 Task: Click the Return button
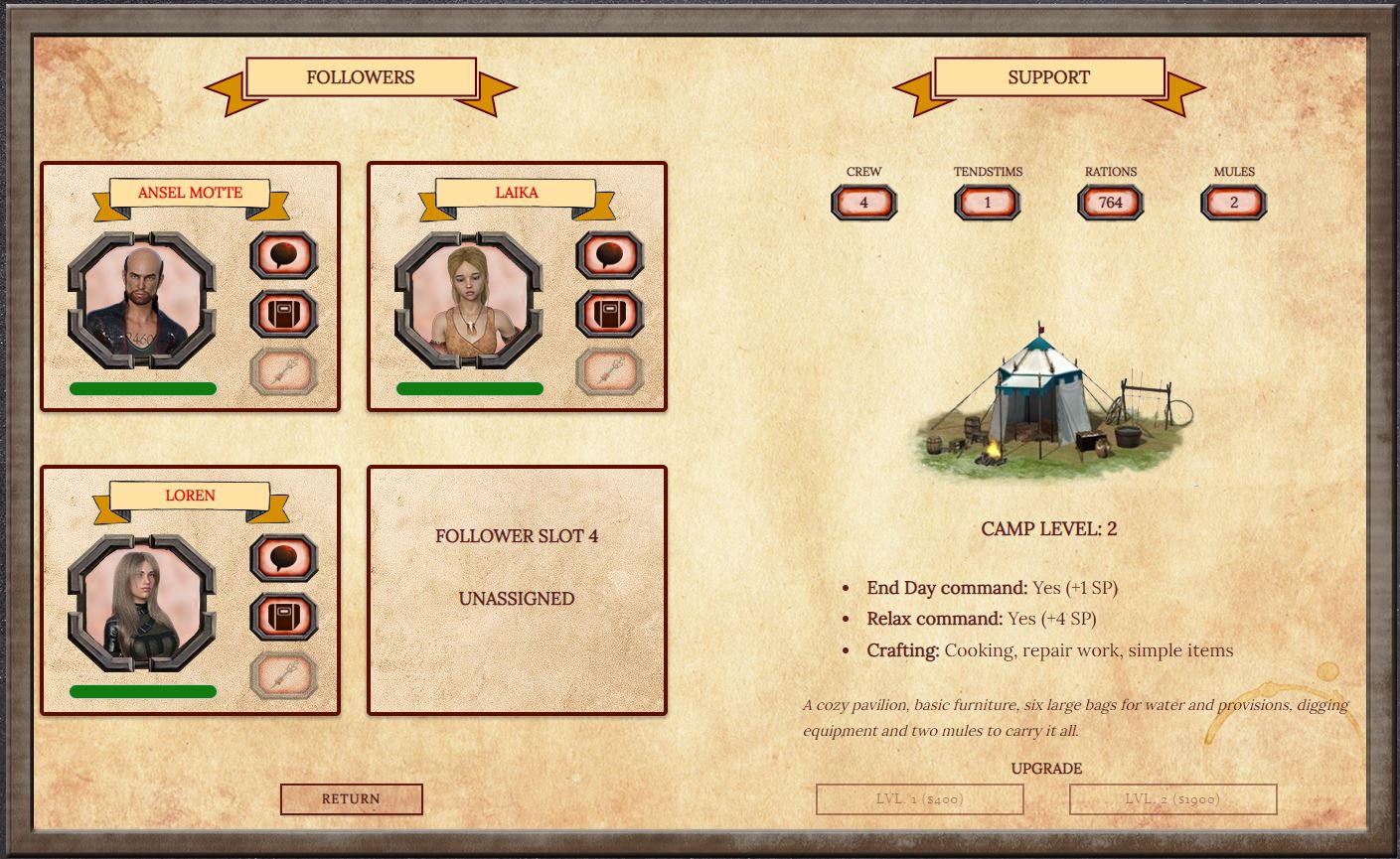(x=352, y=798)
